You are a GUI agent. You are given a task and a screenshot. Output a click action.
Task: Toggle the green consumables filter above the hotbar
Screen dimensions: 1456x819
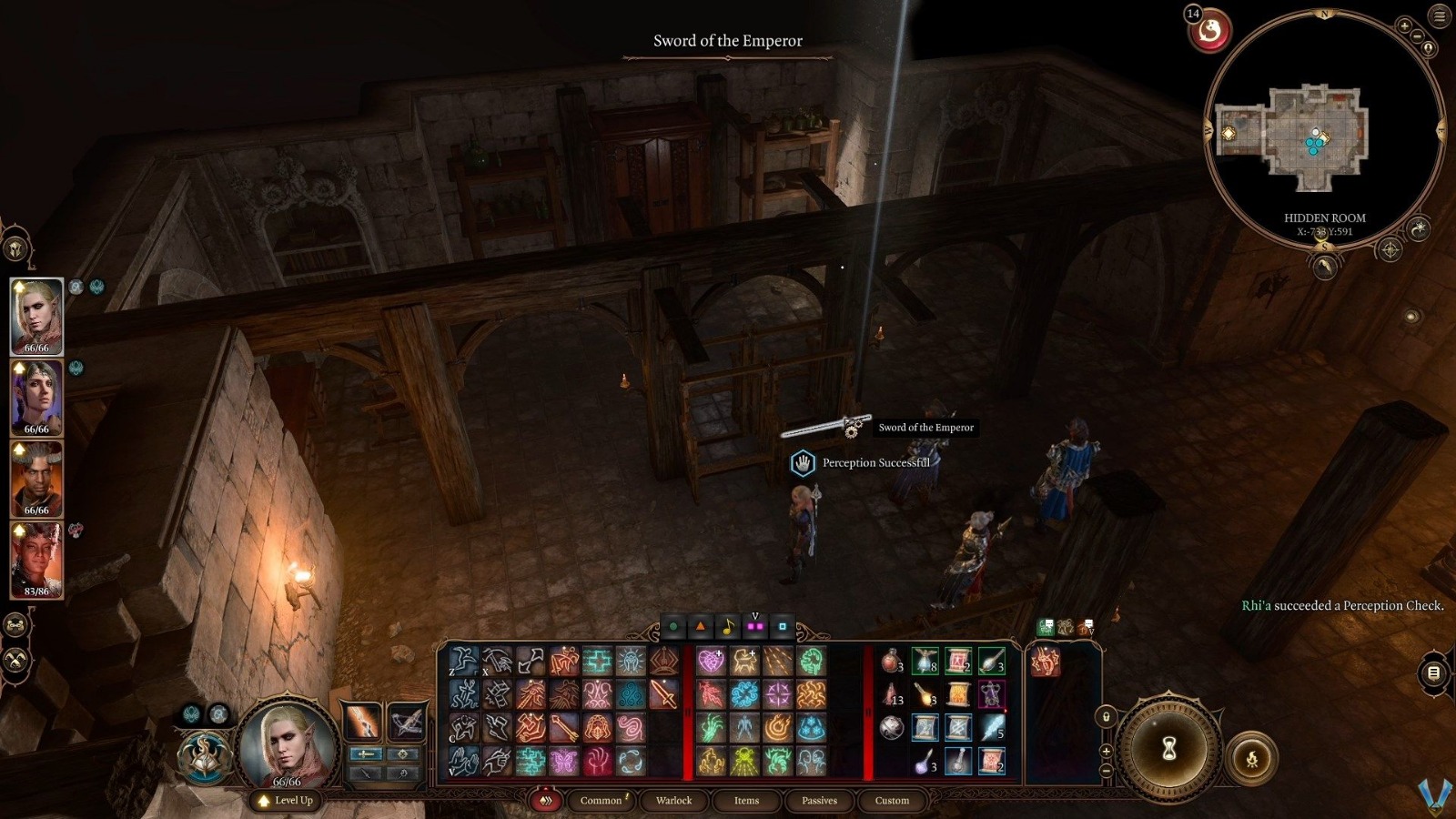point(672,626)
